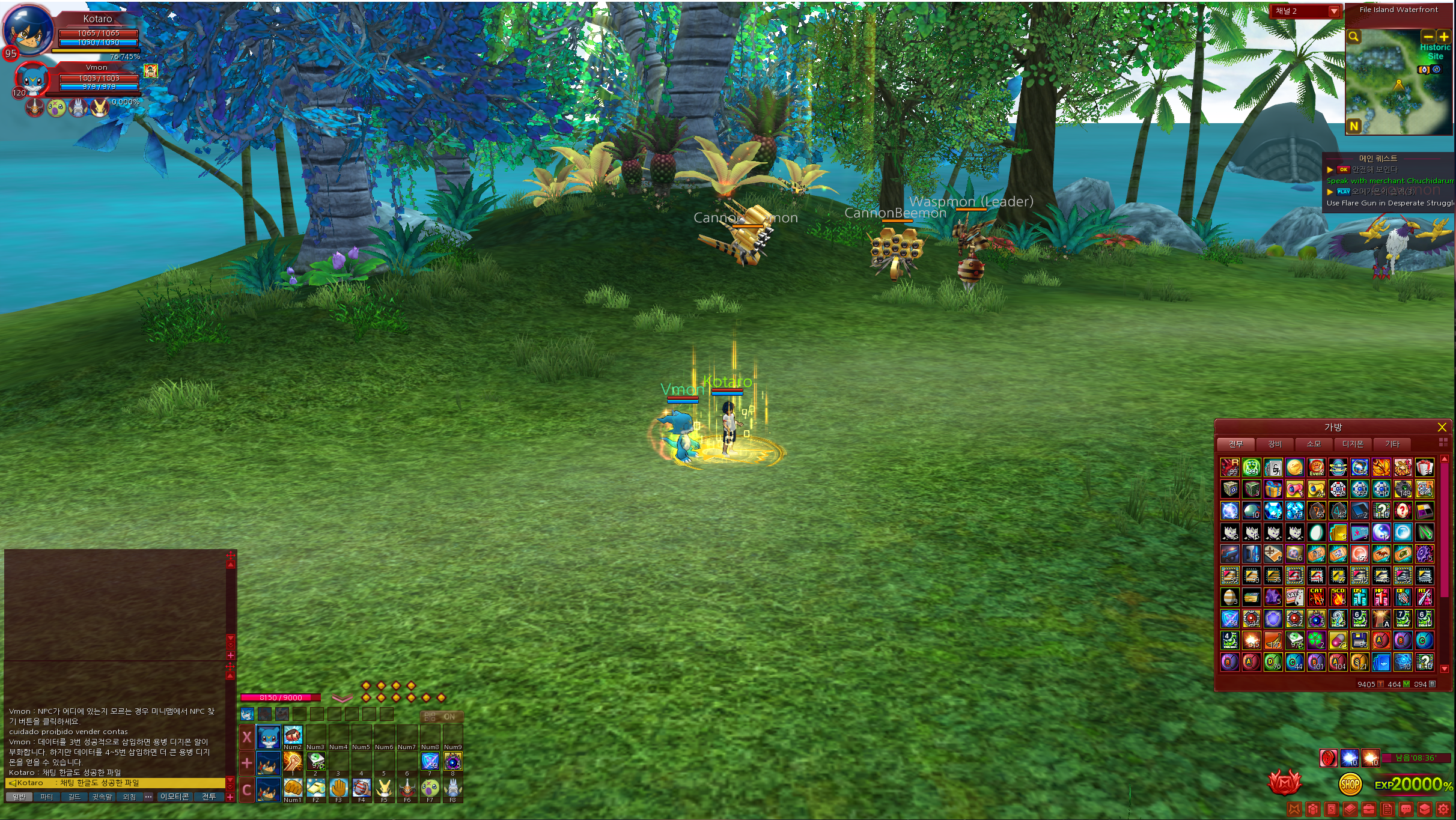Pick the green four-leaf clover item
This screenshot has width=1456, height=820.
1317,640
